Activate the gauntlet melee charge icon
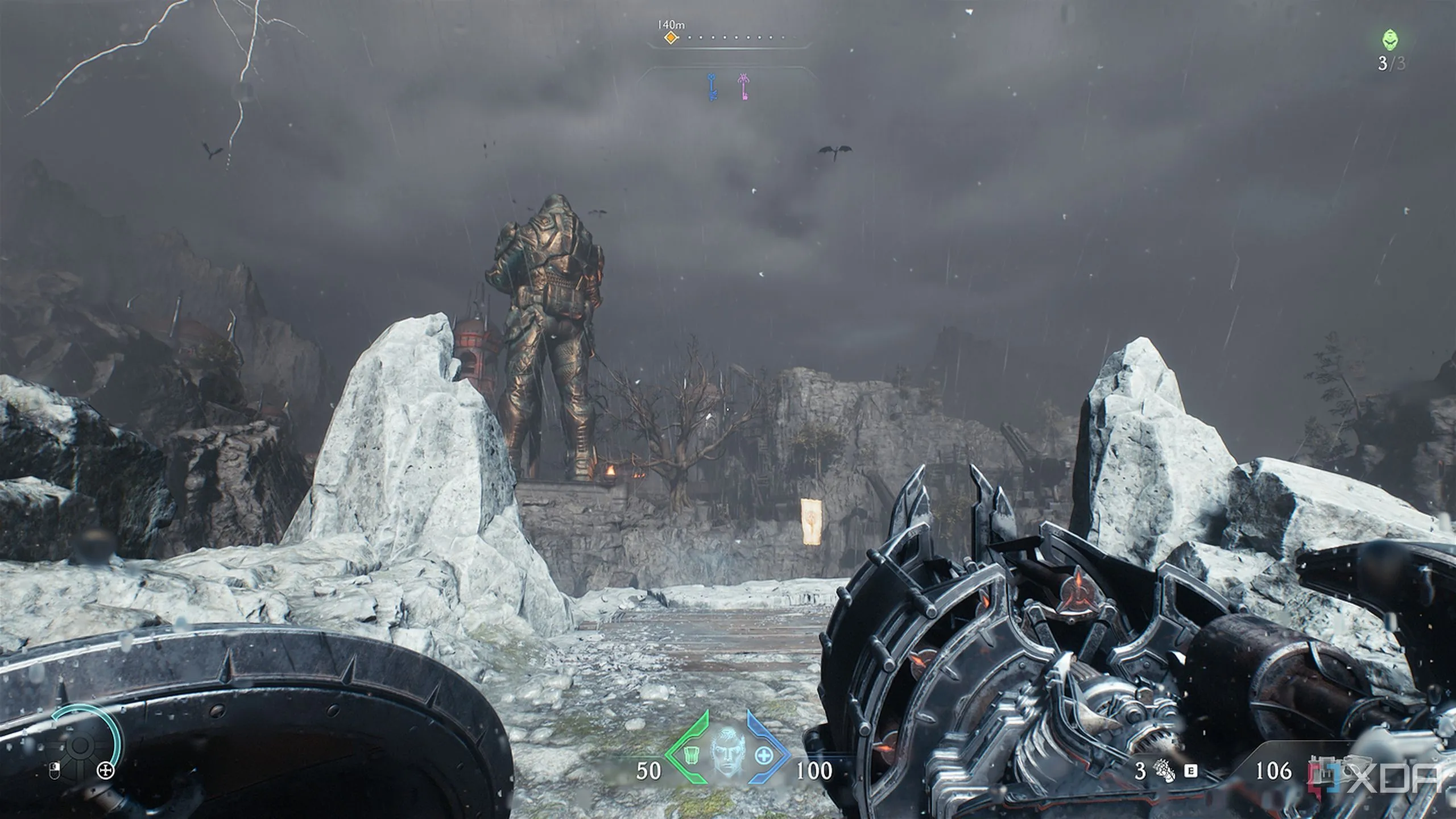This screenshot has width=1456, height=819. [x=1166, y=771]
